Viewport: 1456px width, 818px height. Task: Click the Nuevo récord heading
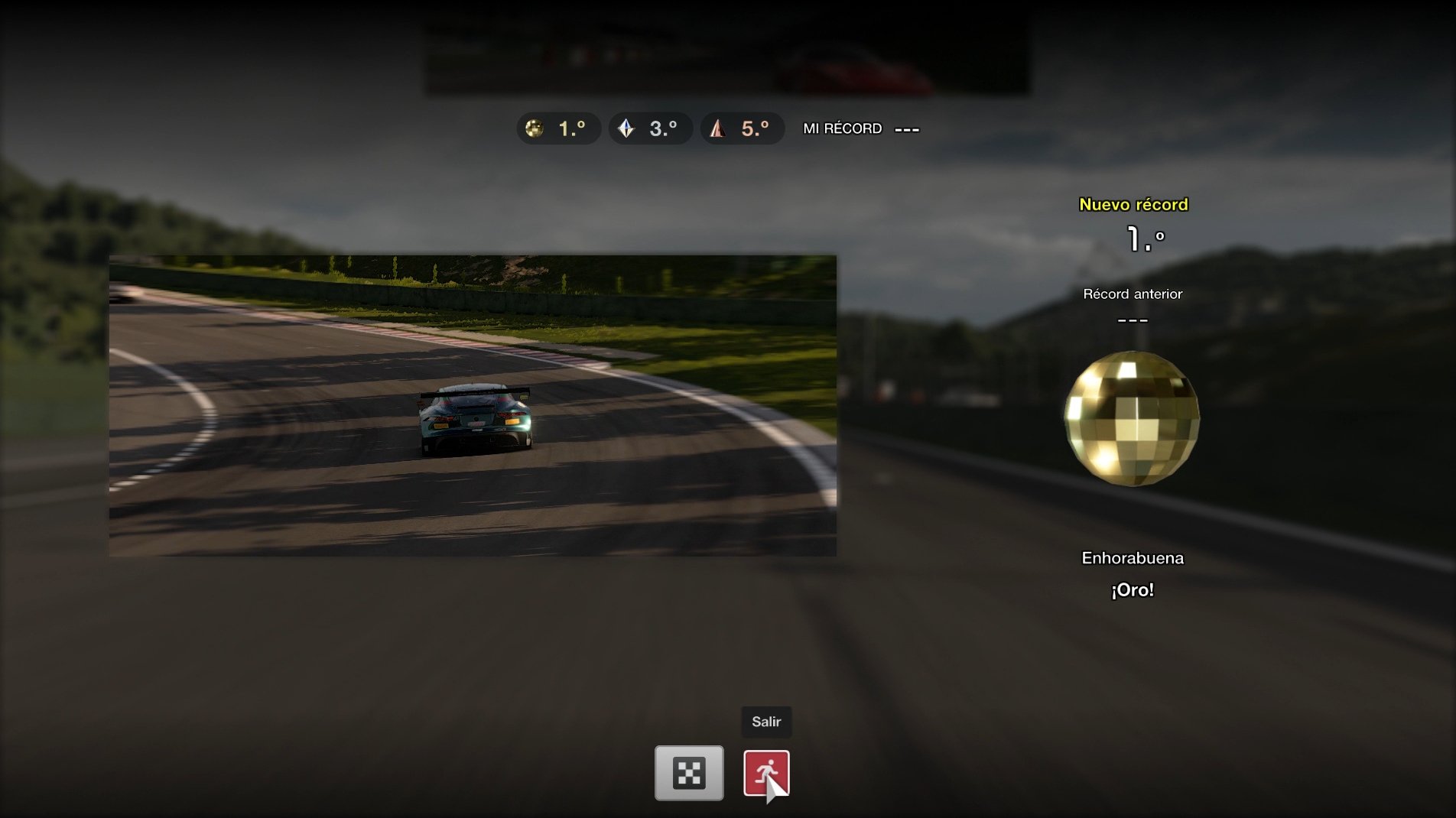click(1133, 205)
